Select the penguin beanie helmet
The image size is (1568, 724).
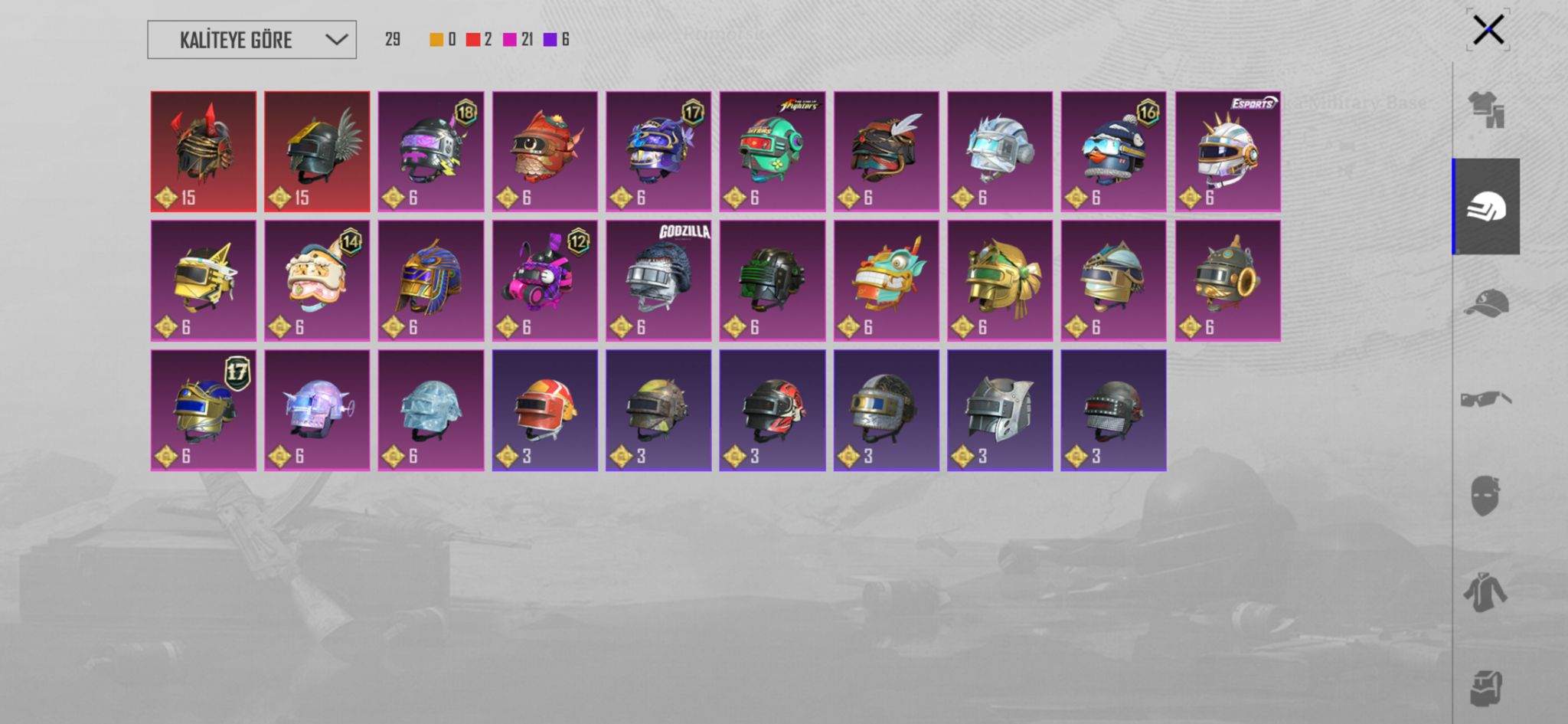pyautogui.click(x=1113, y=152)
